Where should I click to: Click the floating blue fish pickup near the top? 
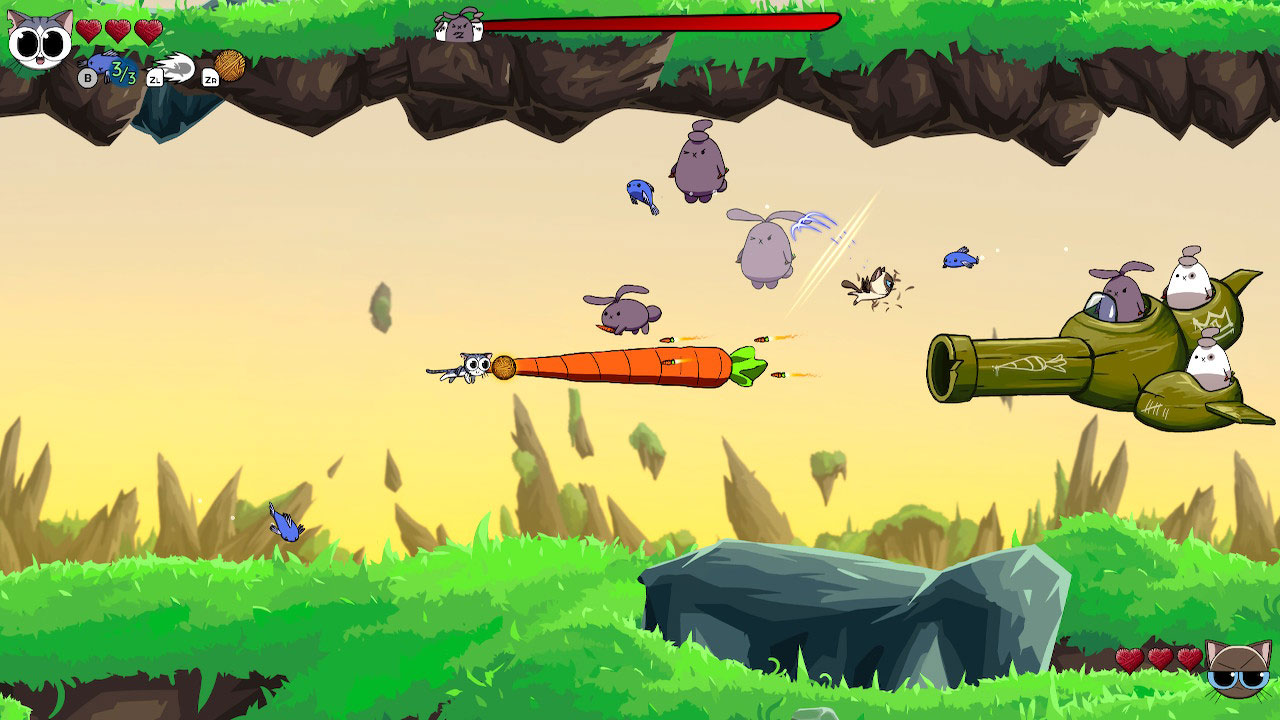pos(640,192)
